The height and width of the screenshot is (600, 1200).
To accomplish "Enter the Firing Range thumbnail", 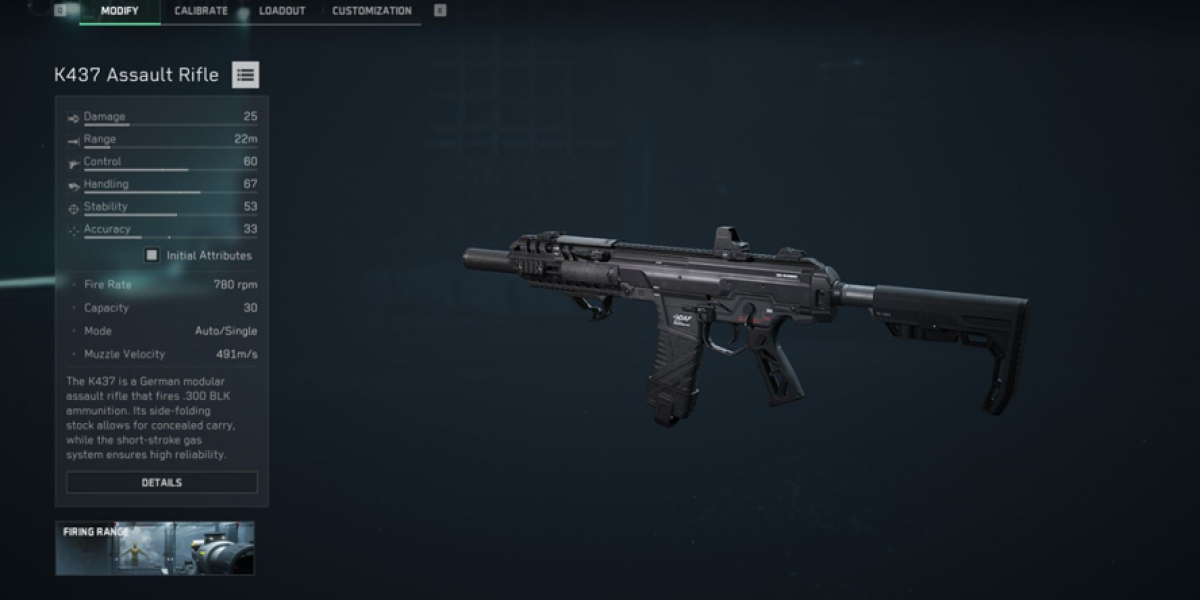I will [x=155, y=548].
